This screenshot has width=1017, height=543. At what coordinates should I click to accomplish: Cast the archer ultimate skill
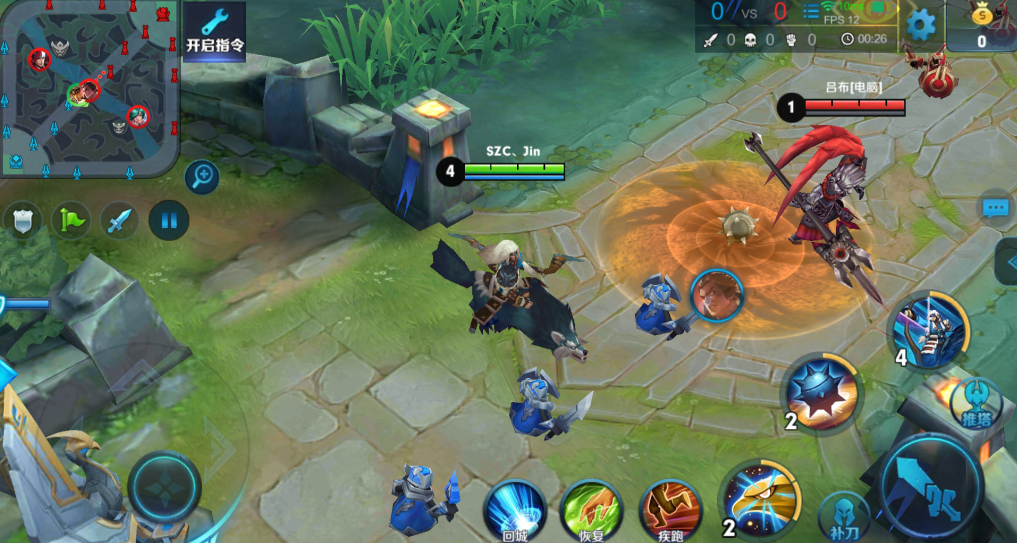(930, 327)
